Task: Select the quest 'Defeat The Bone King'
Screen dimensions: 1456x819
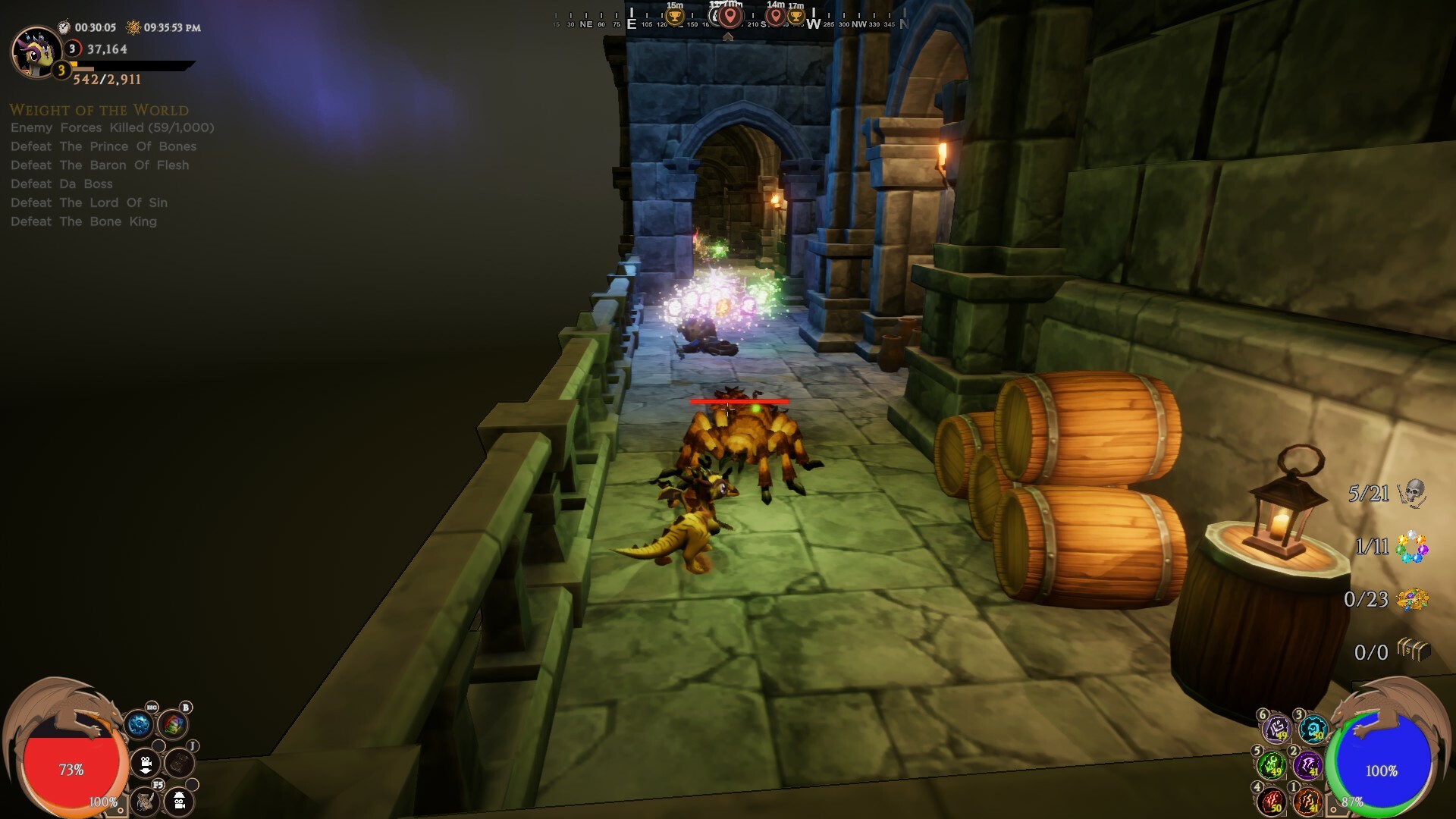Action: (x=83, y=221)
